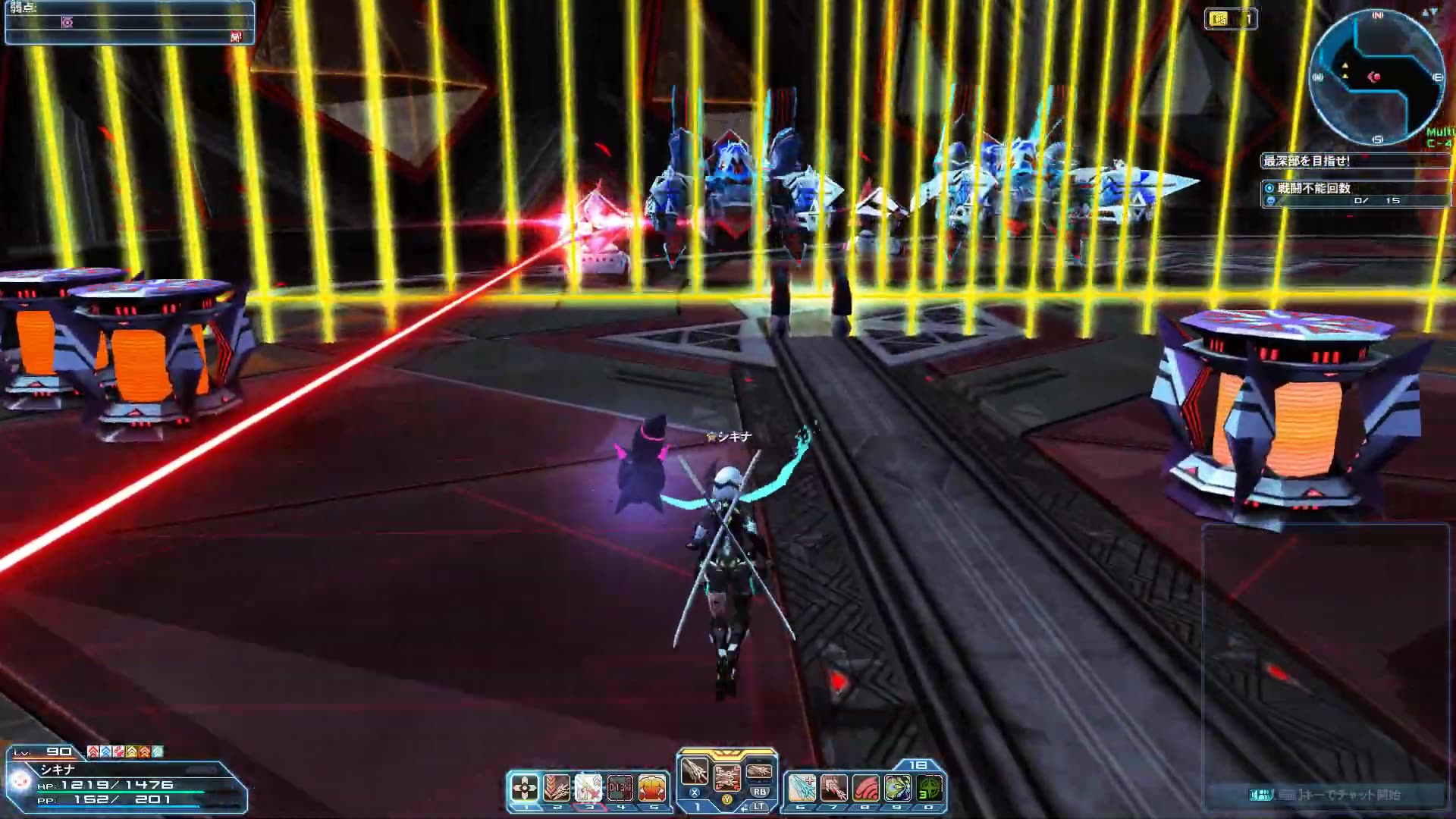
Task: Use the red arrow blades skill in slot 7
Action: pos(833,788)
